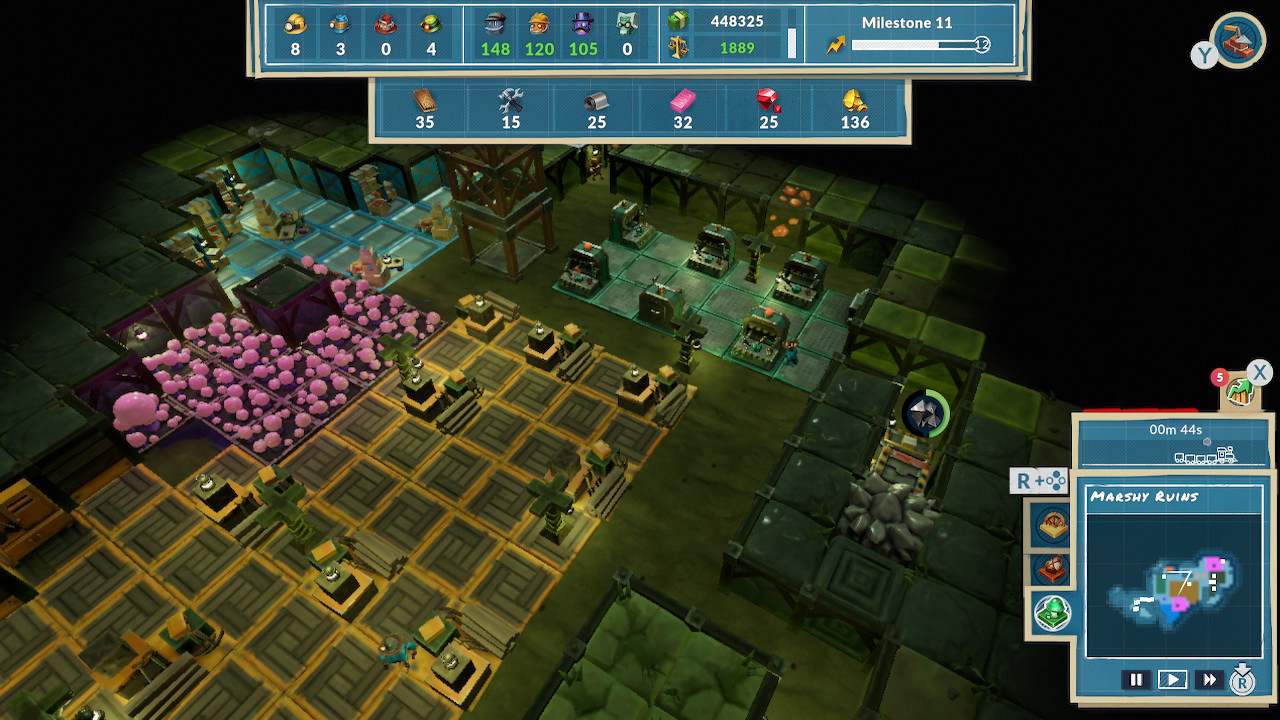Click the Marshy Ruins minimap
The width and height of the screenshot is (1280, 720).
[1175, 585]
